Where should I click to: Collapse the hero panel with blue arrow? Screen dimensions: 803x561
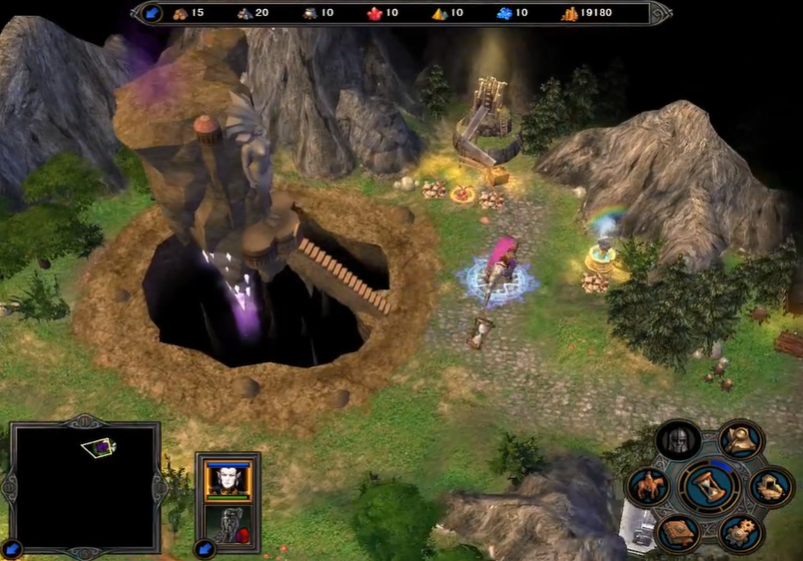point(206,548)
